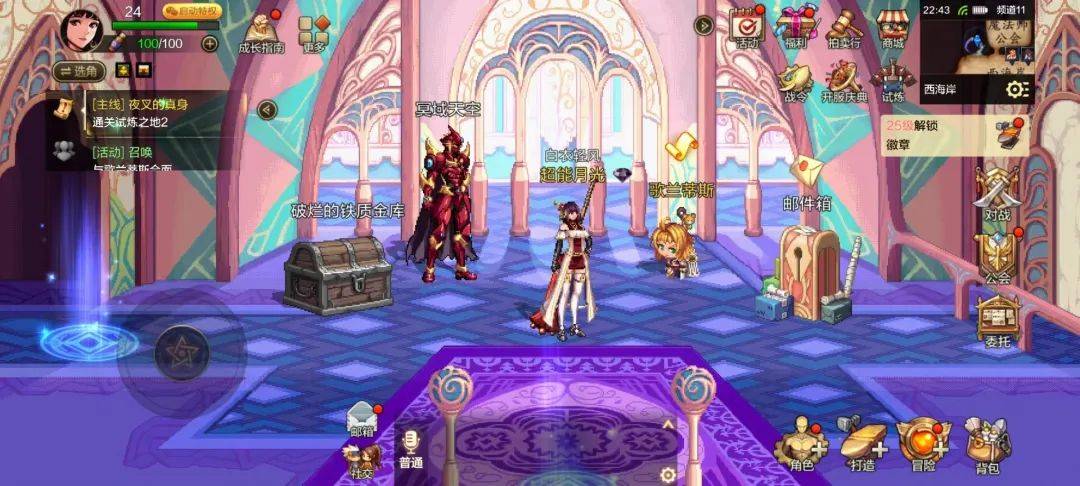Open the 委托 commission board
The height and width of the screenshot is (486, 1080).
click(997, 323)
